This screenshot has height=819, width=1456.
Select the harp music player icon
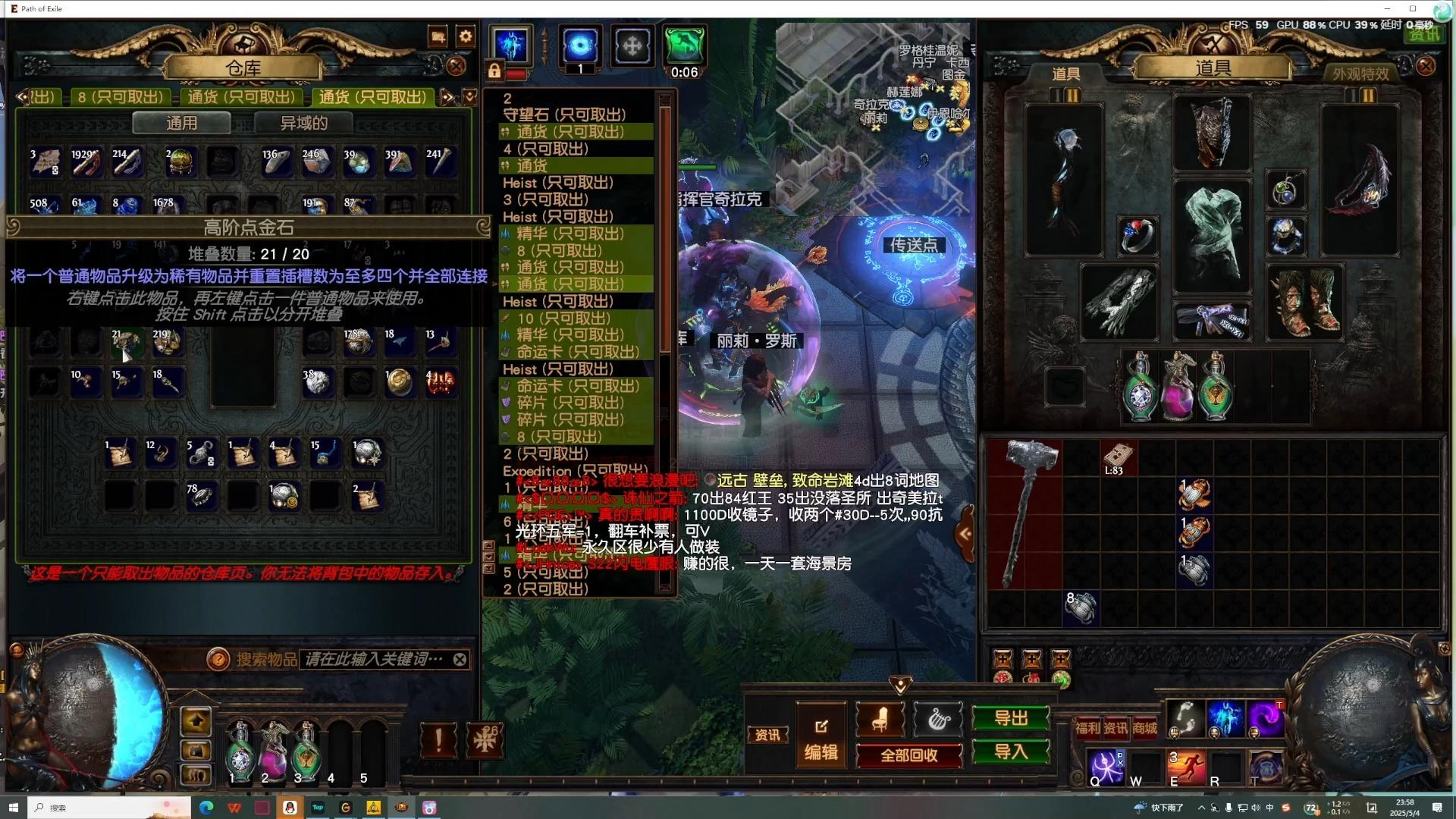[x=937, y=720]
